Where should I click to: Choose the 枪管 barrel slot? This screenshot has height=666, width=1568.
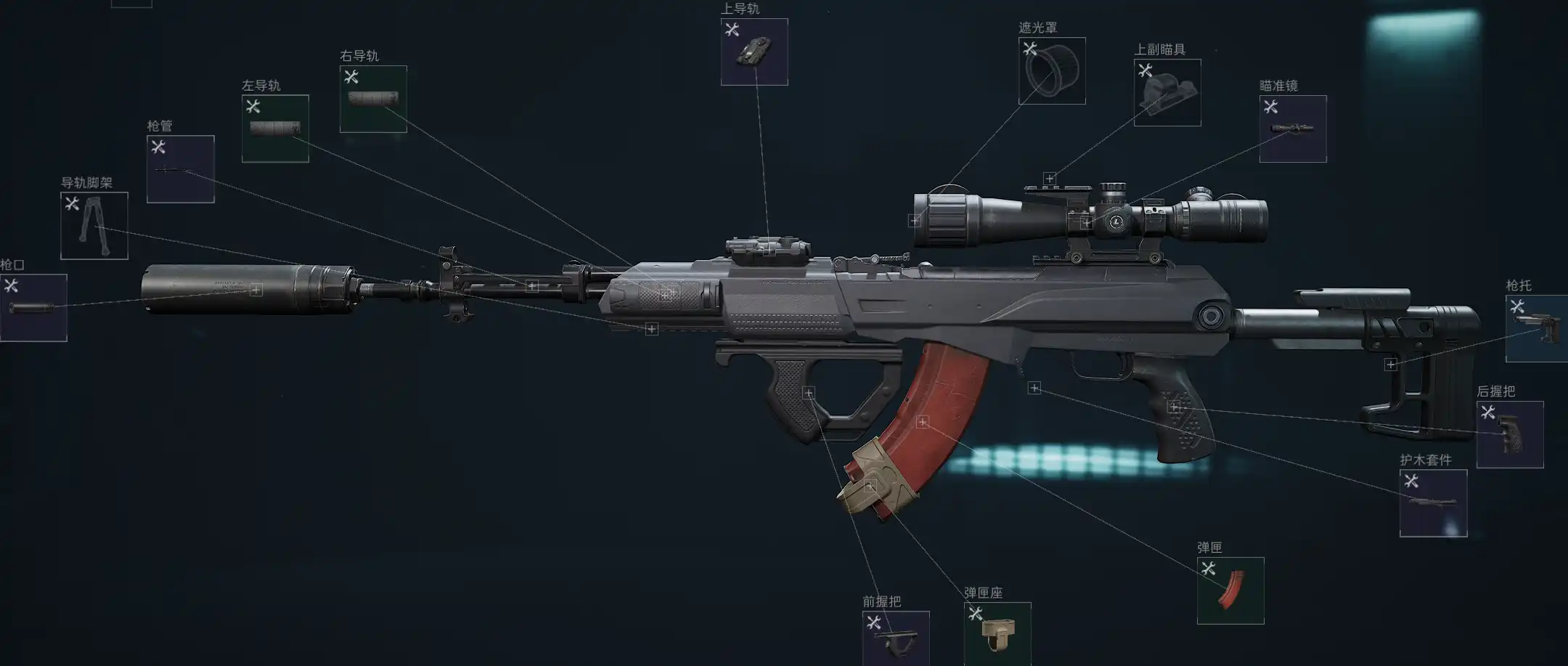[181, 169]
